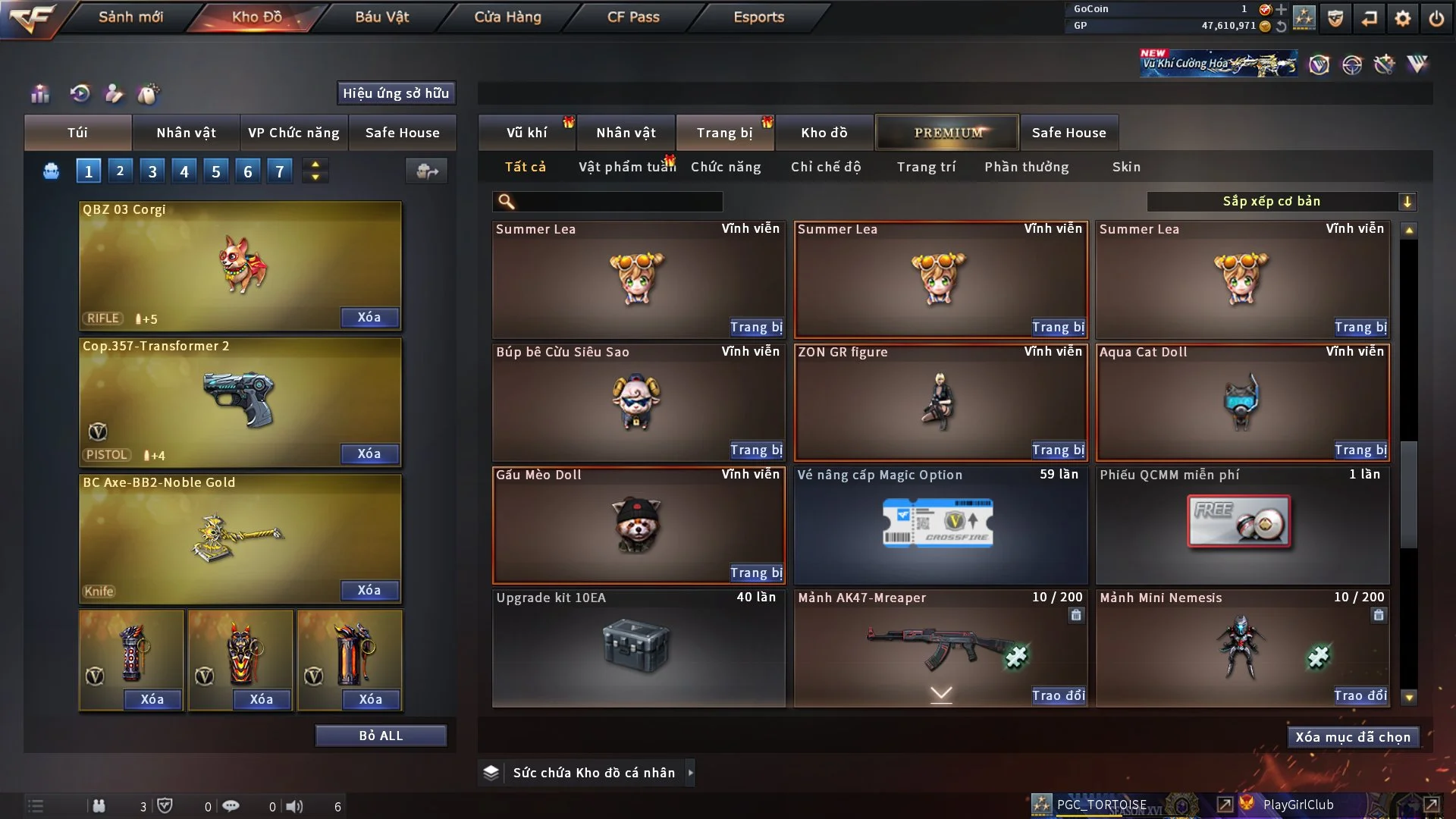The image size is (1456, 819).
Task: Delete the BC Axe-BB2-Noble Gold knife
Action: 369,590
